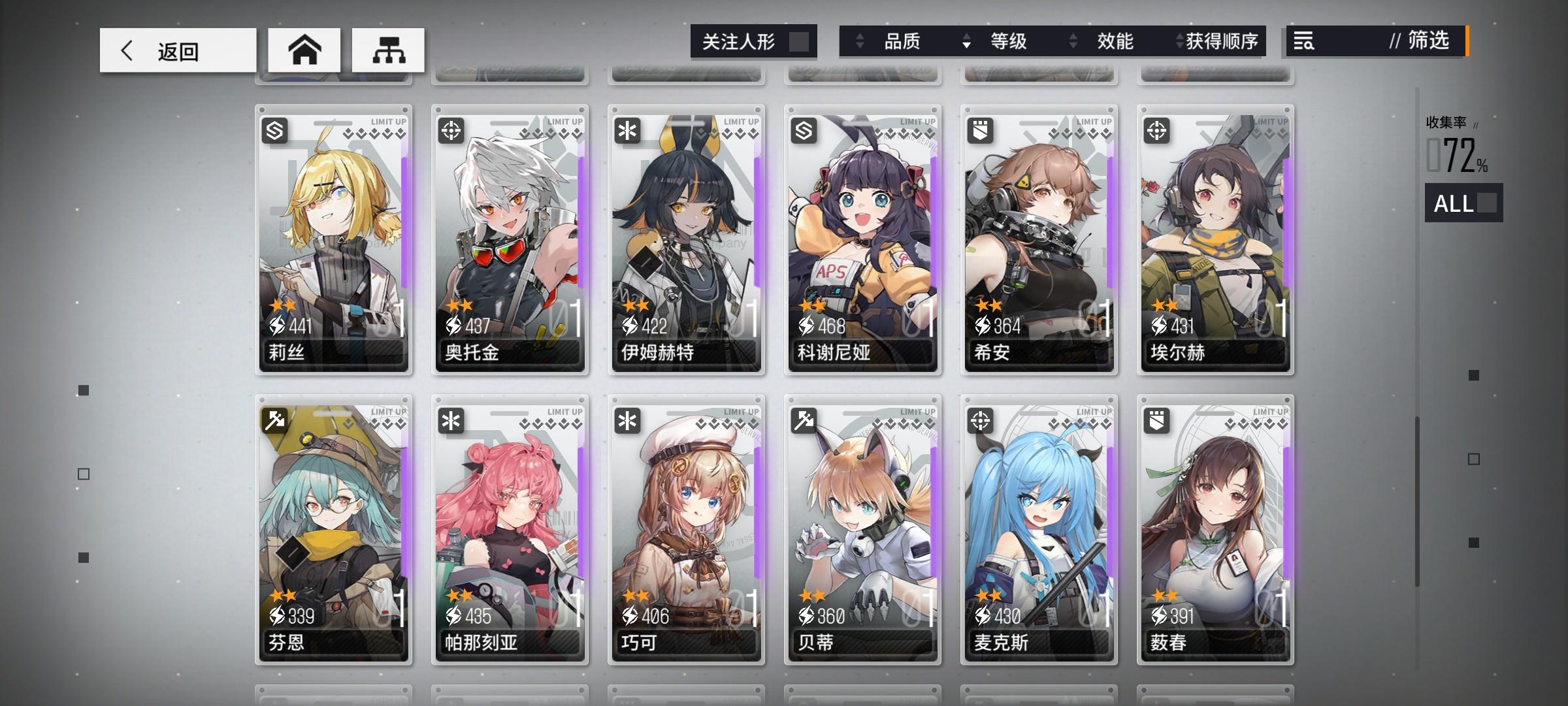Expand the 等级 sorting selector
The image size is (1568, 706).
1014,42
